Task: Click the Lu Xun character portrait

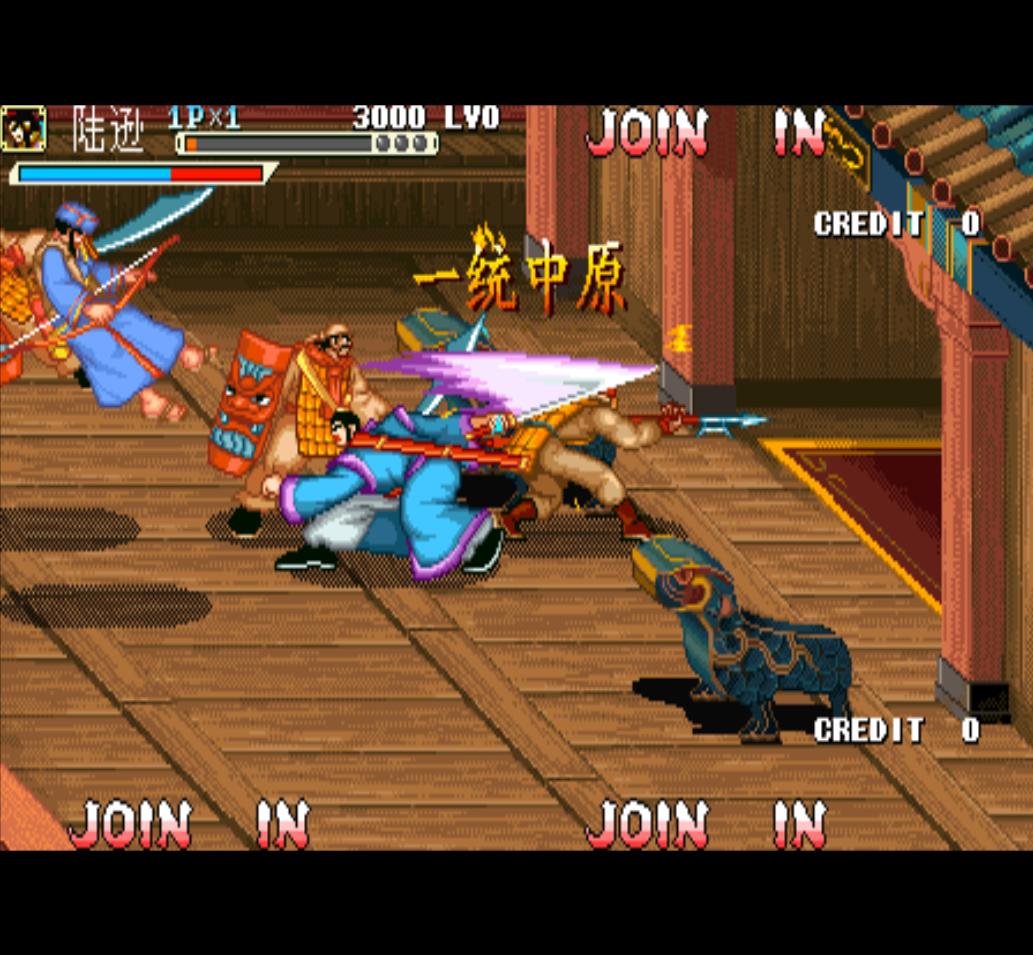Action: point(23,128)
